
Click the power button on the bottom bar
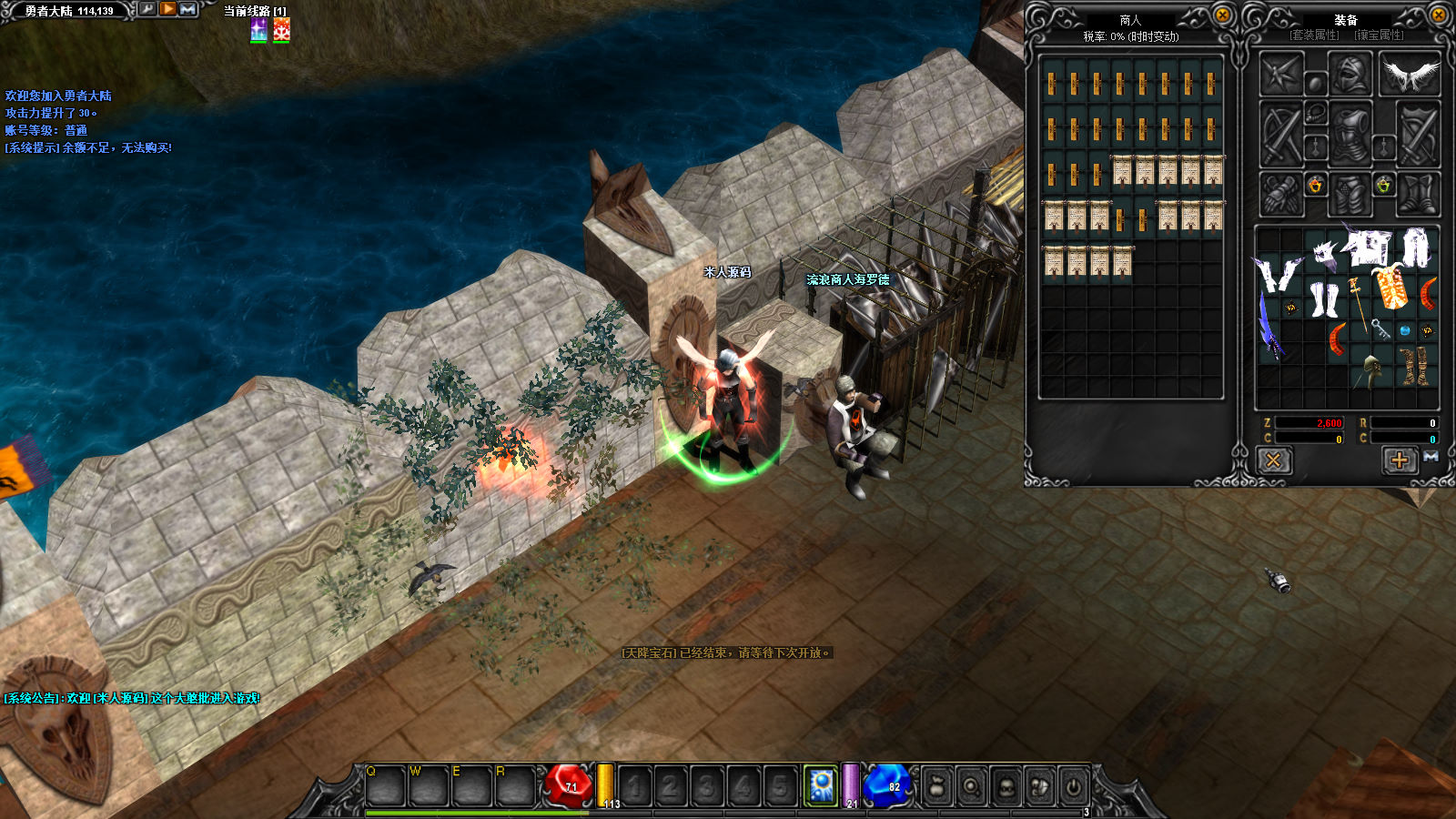[x=1074, y=786]
